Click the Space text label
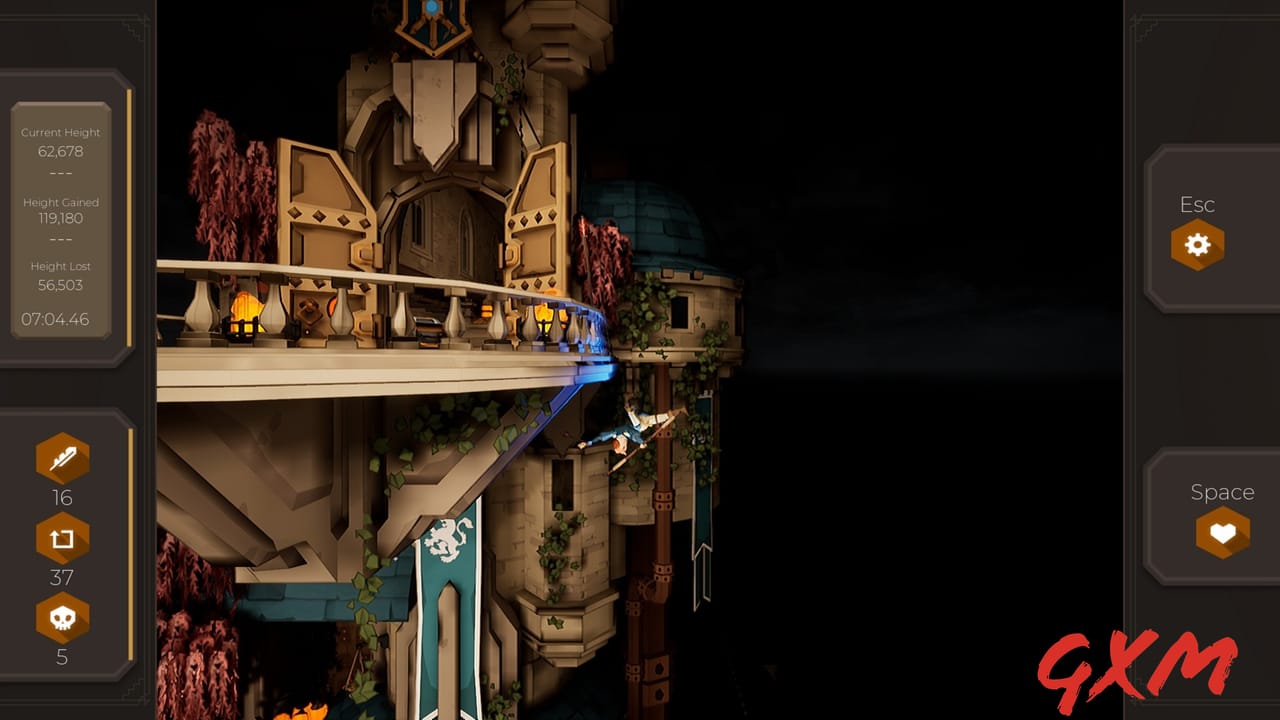Image resolution: width=1280 pixels, height=720 pixels. (x=1222, y=492)
